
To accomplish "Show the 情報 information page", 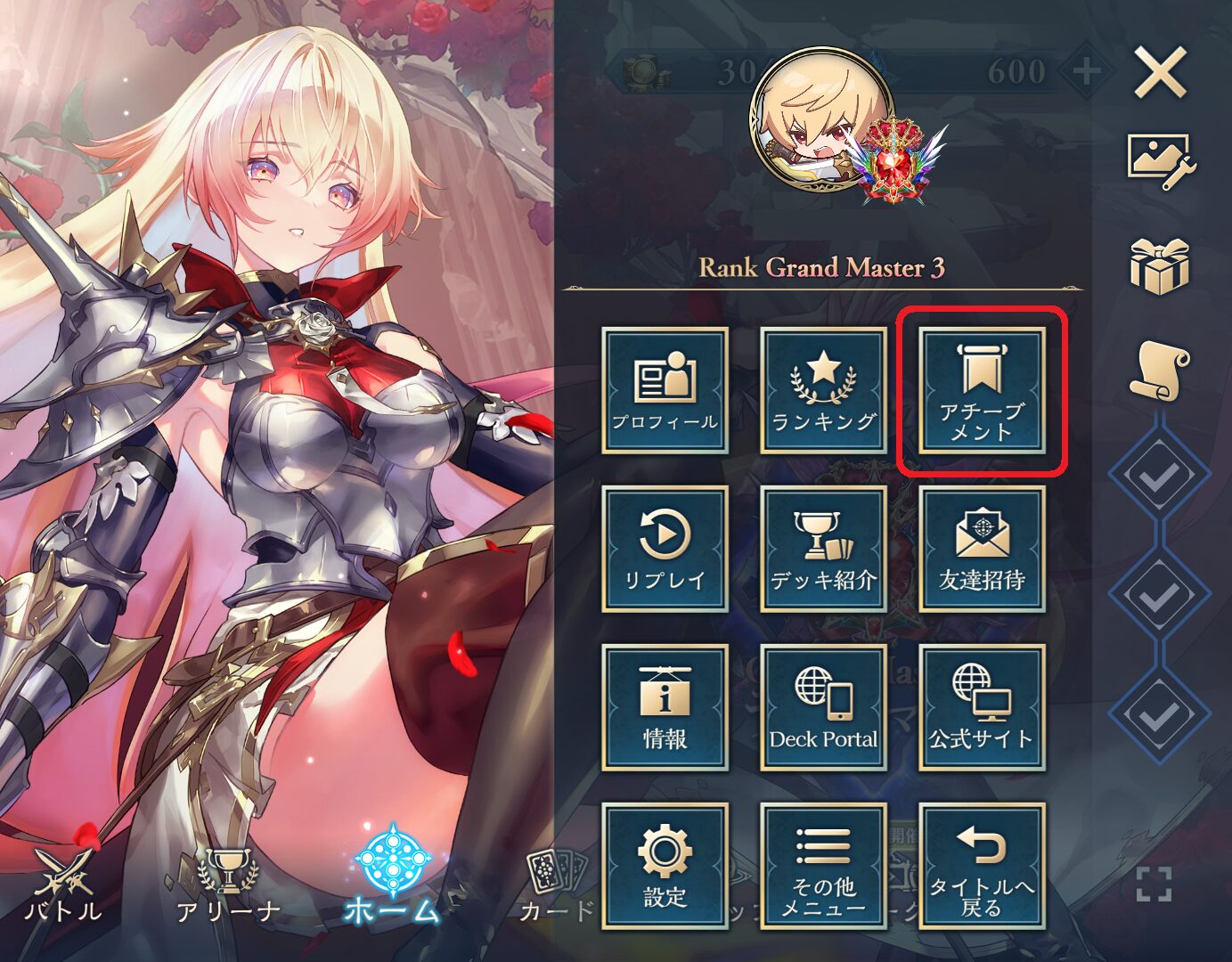I will click(665, 707).
